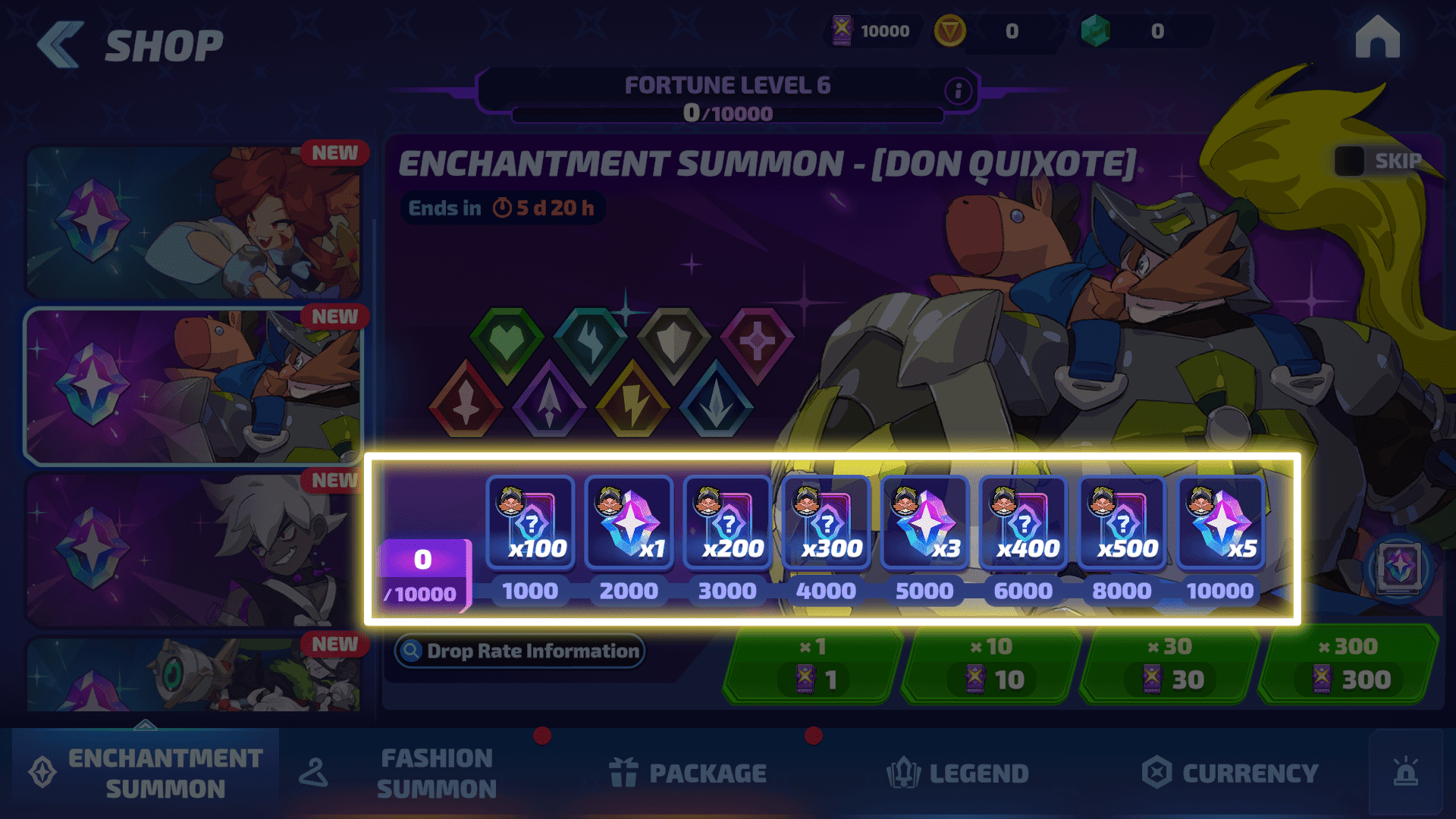Select the Don Quixote summon banner
1456x819 pixels.
tap(193, 387)
